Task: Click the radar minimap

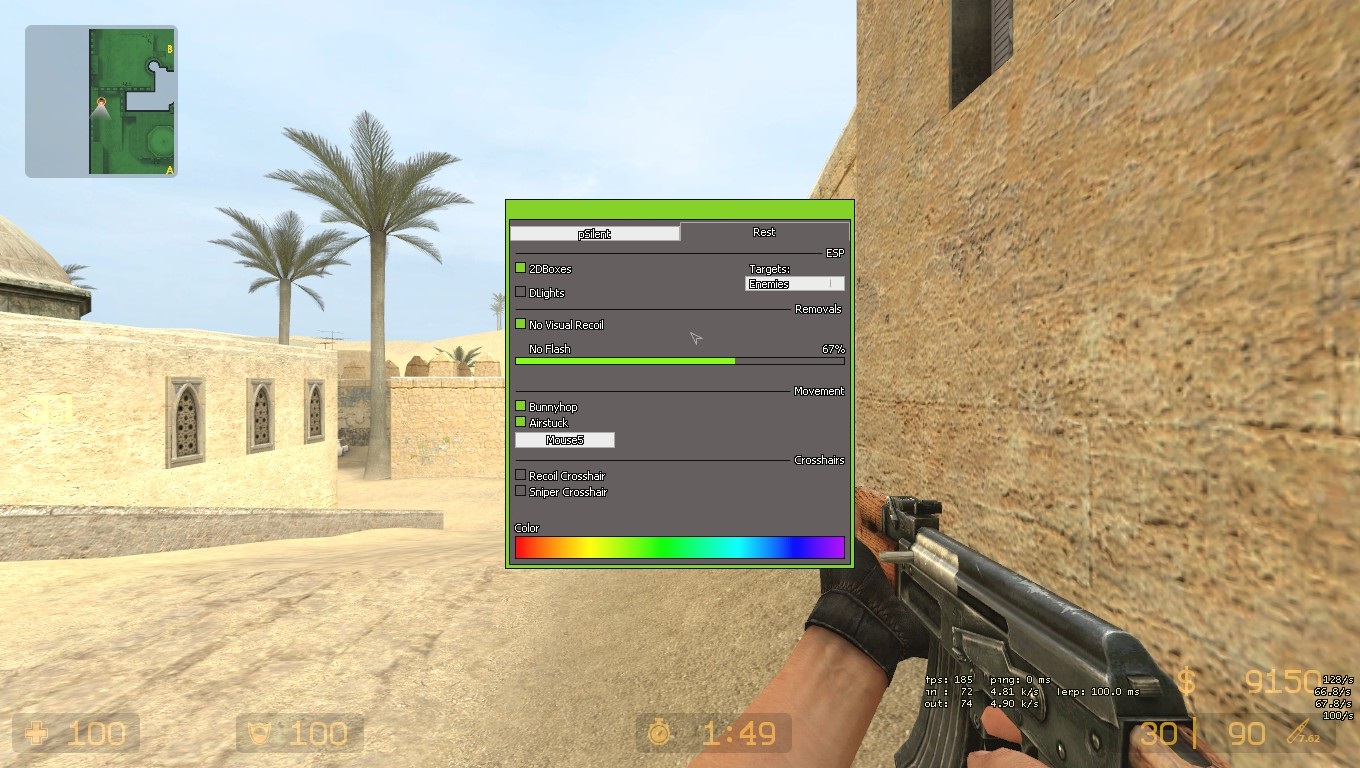Action: point(101,101)
